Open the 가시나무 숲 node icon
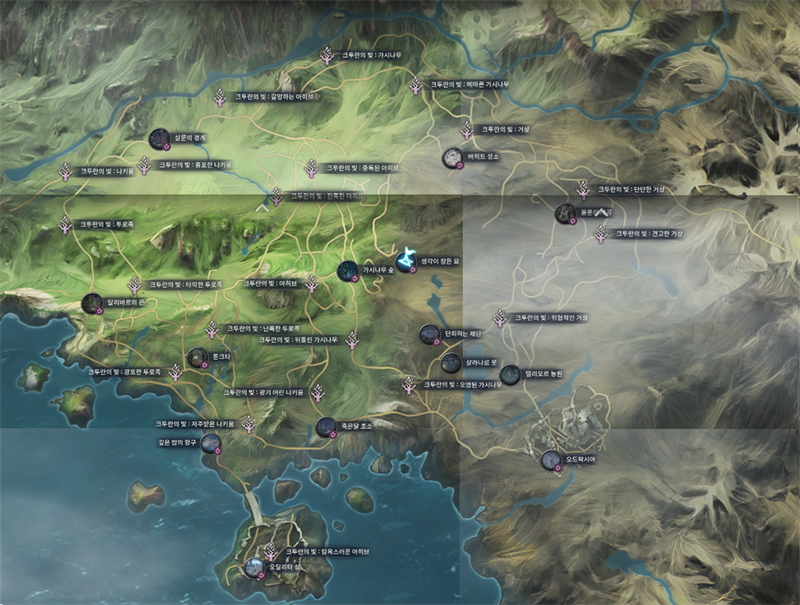800x605 pixels. point(347,269)
